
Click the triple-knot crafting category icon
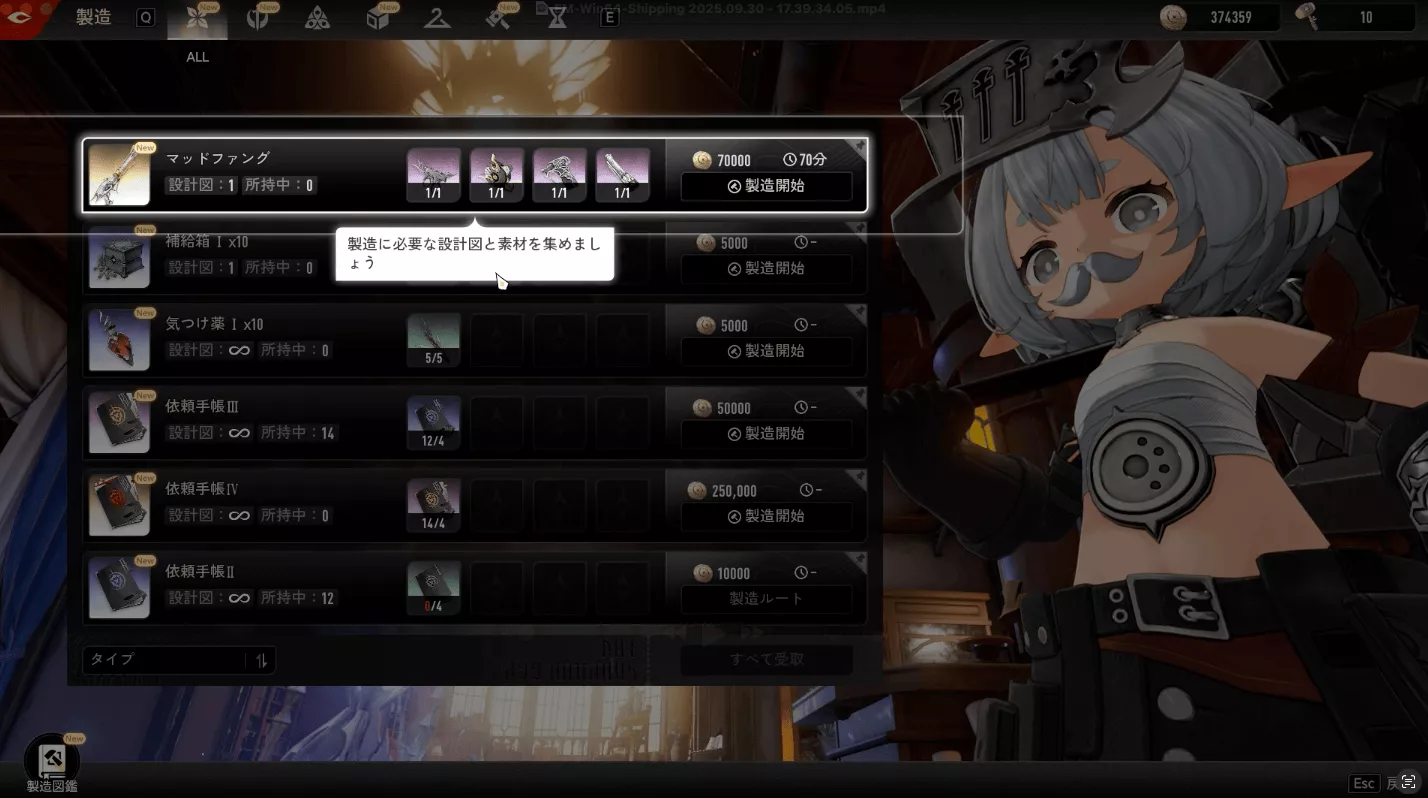tap(318, 18)
